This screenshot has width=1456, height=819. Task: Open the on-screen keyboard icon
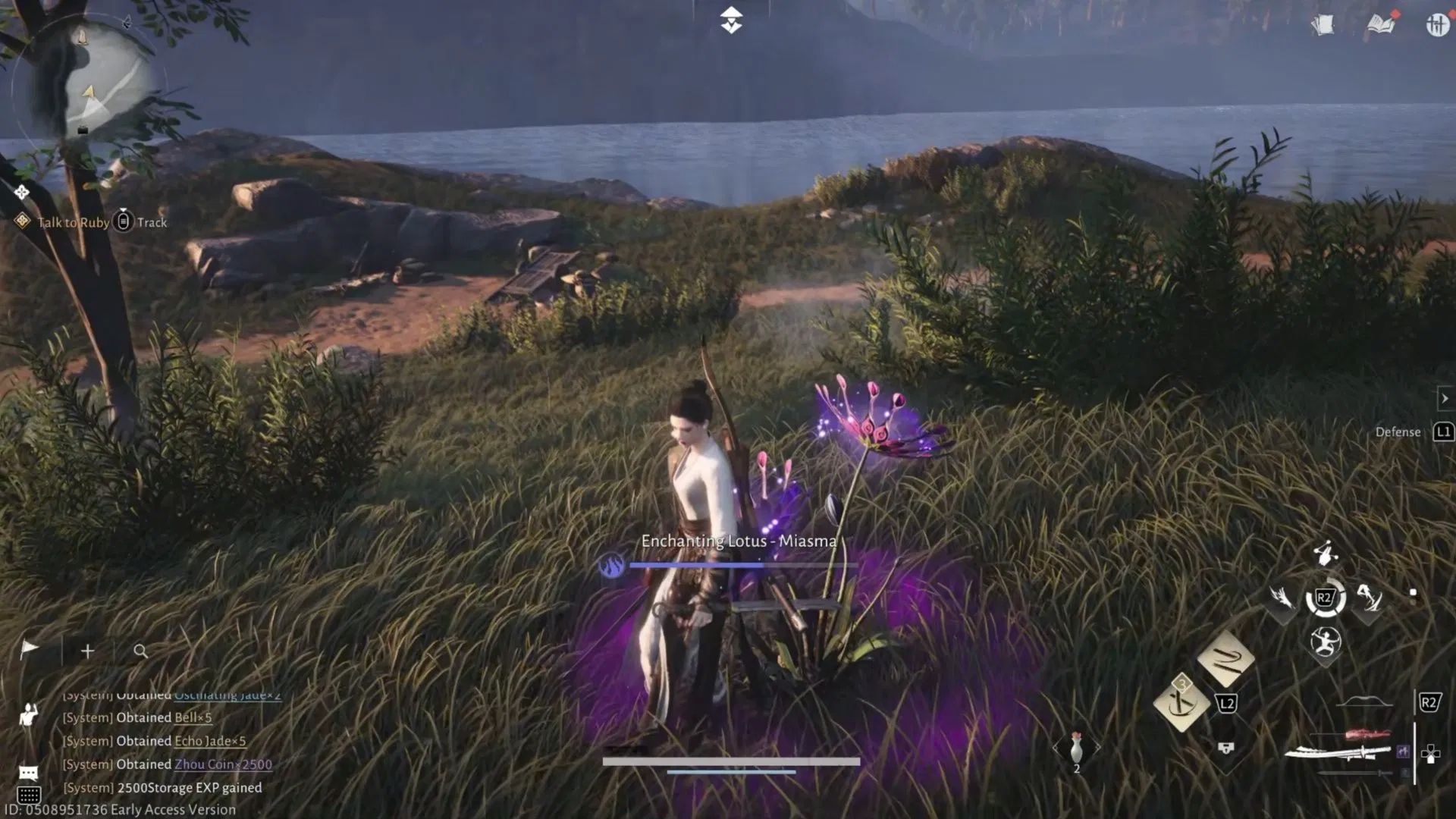tap(29, 794)
